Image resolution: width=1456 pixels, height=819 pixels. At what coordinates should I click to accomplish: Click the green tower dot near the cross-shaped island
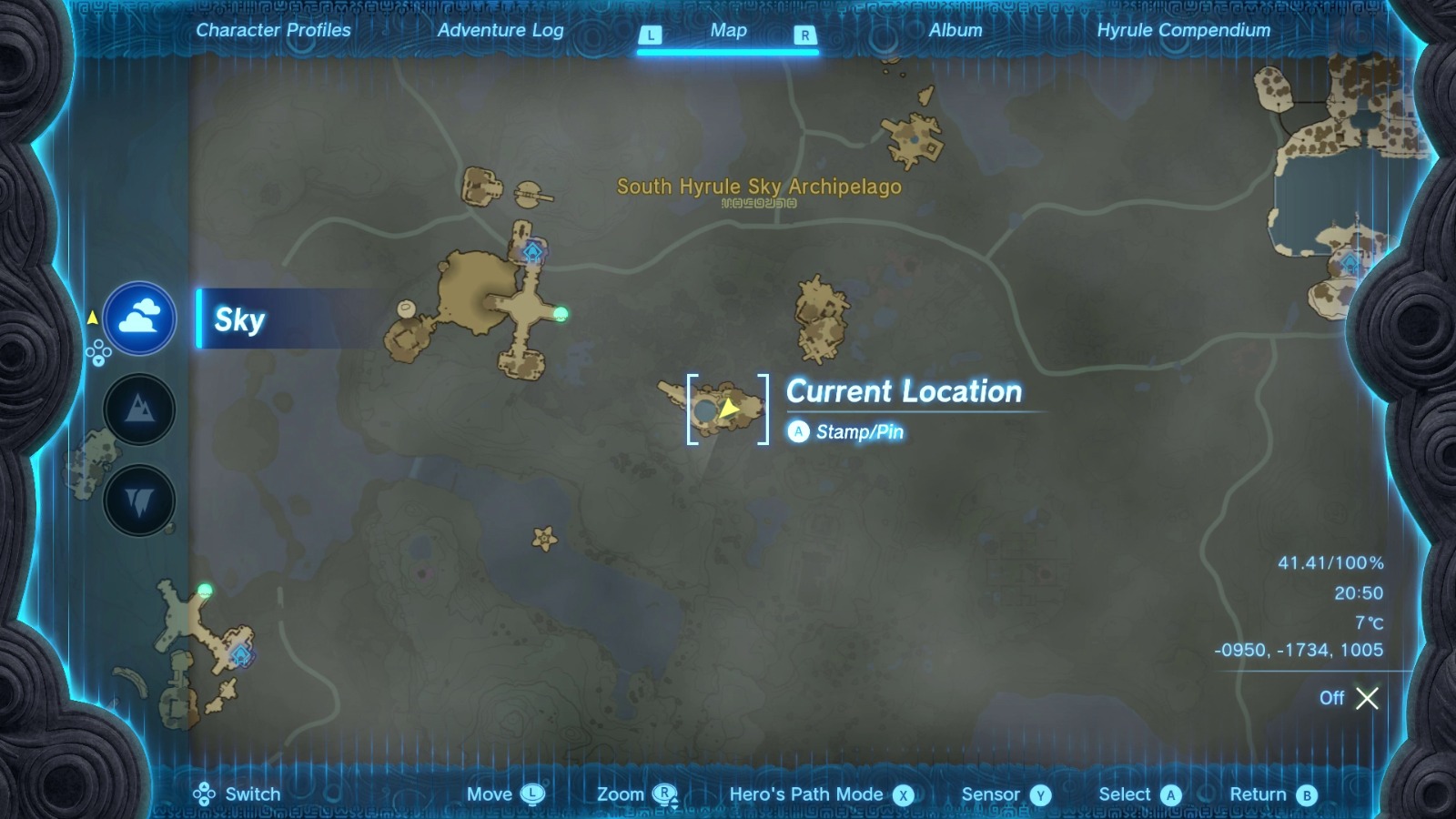[x=561, y=314]
